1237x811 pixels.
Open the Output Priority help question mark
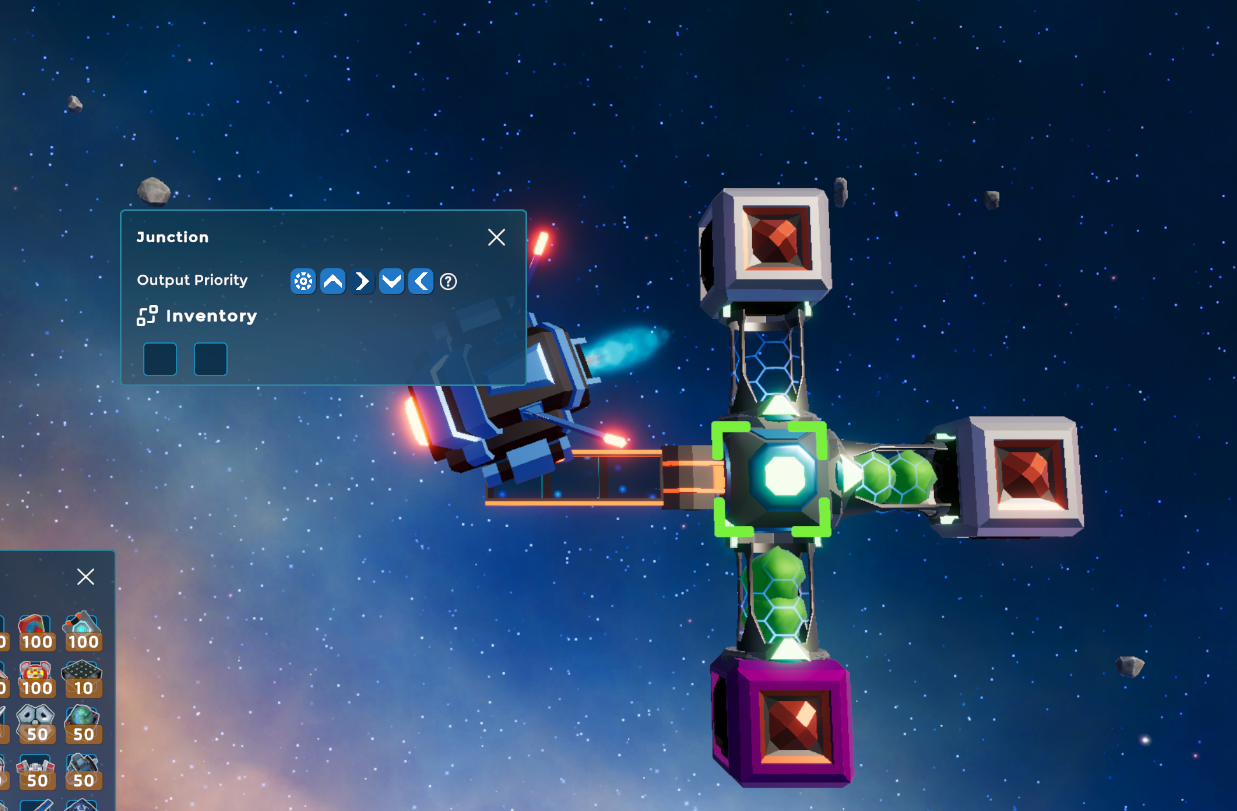click(x=448, y=281)
